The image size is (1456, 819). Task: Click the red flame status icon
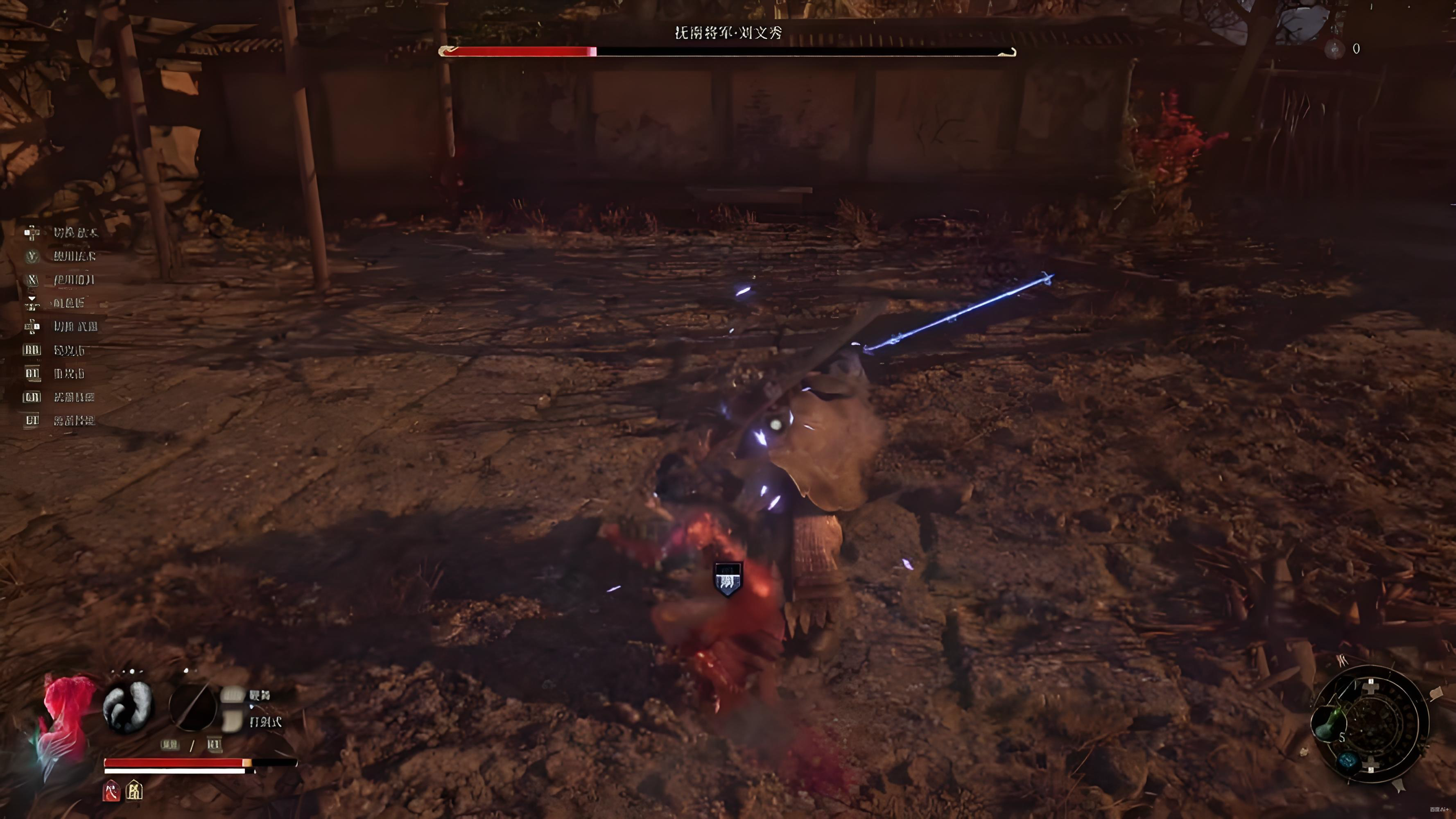pyautogui.click(x=111, y=791)
